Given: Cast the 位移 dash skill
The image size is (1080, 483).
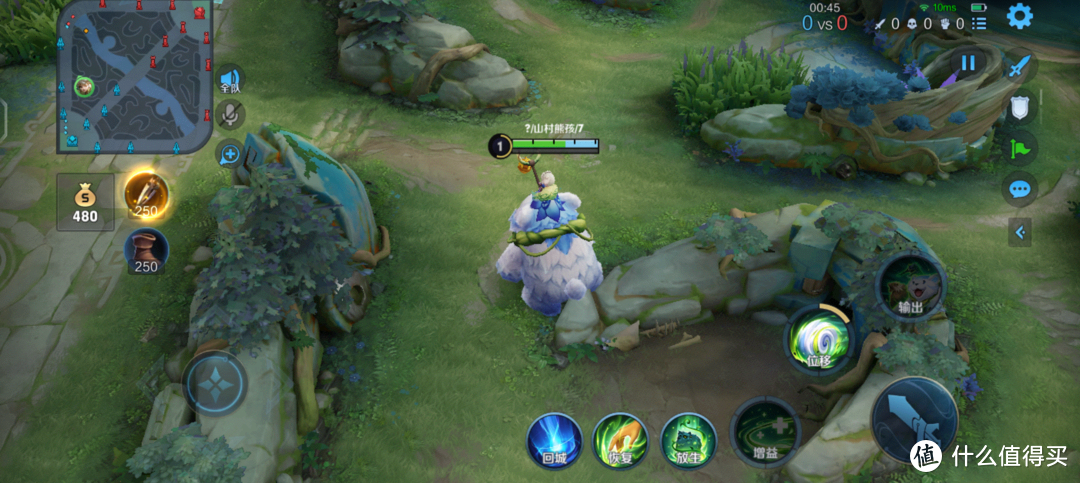Looking at the screenshot, I should [x=819, y=336].
